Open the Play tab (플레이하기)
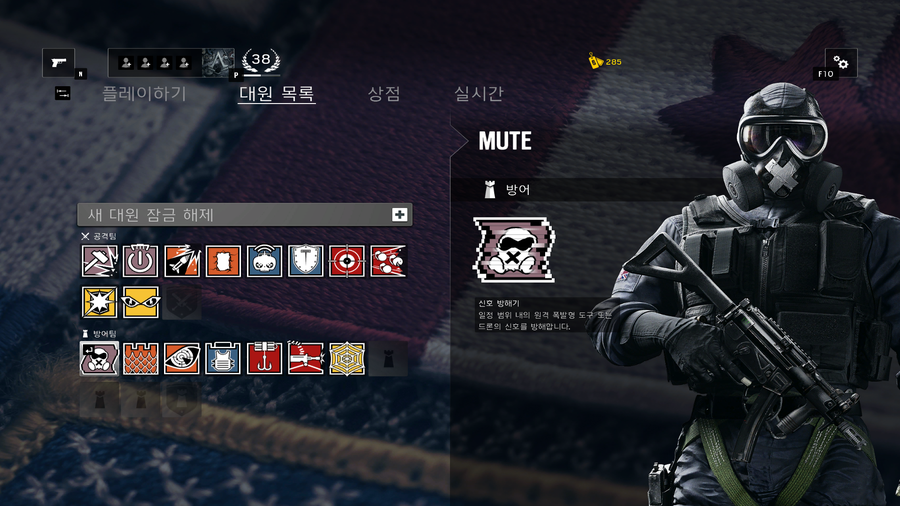Screen dimensions: 900x506 (144, 94)
